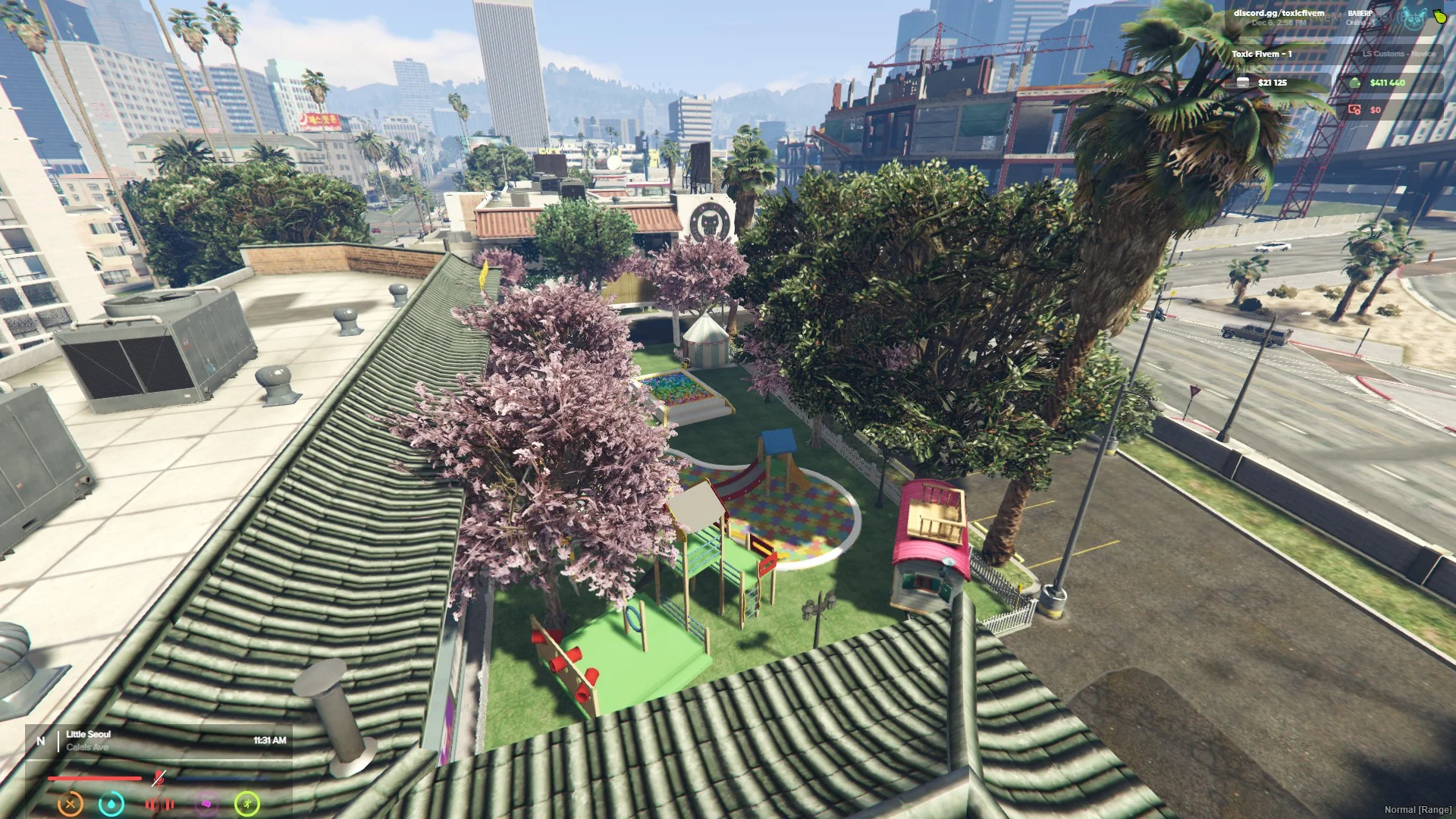1456x819 pixels.
Task: Click the LS Customs - Novice job label
Action: 1398,54
